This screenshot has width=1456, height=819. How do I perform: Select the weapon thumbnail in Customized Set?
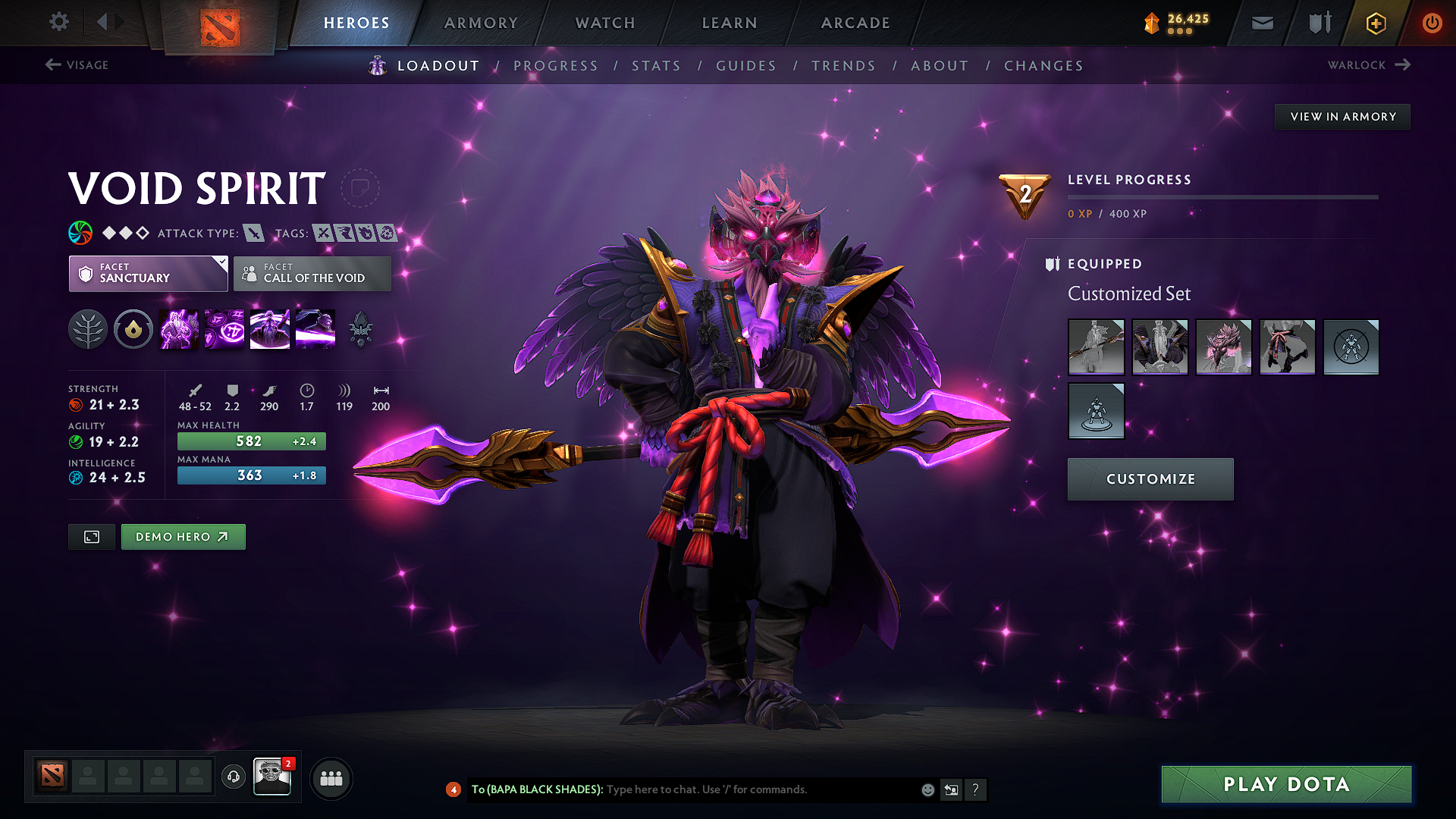1096,347
